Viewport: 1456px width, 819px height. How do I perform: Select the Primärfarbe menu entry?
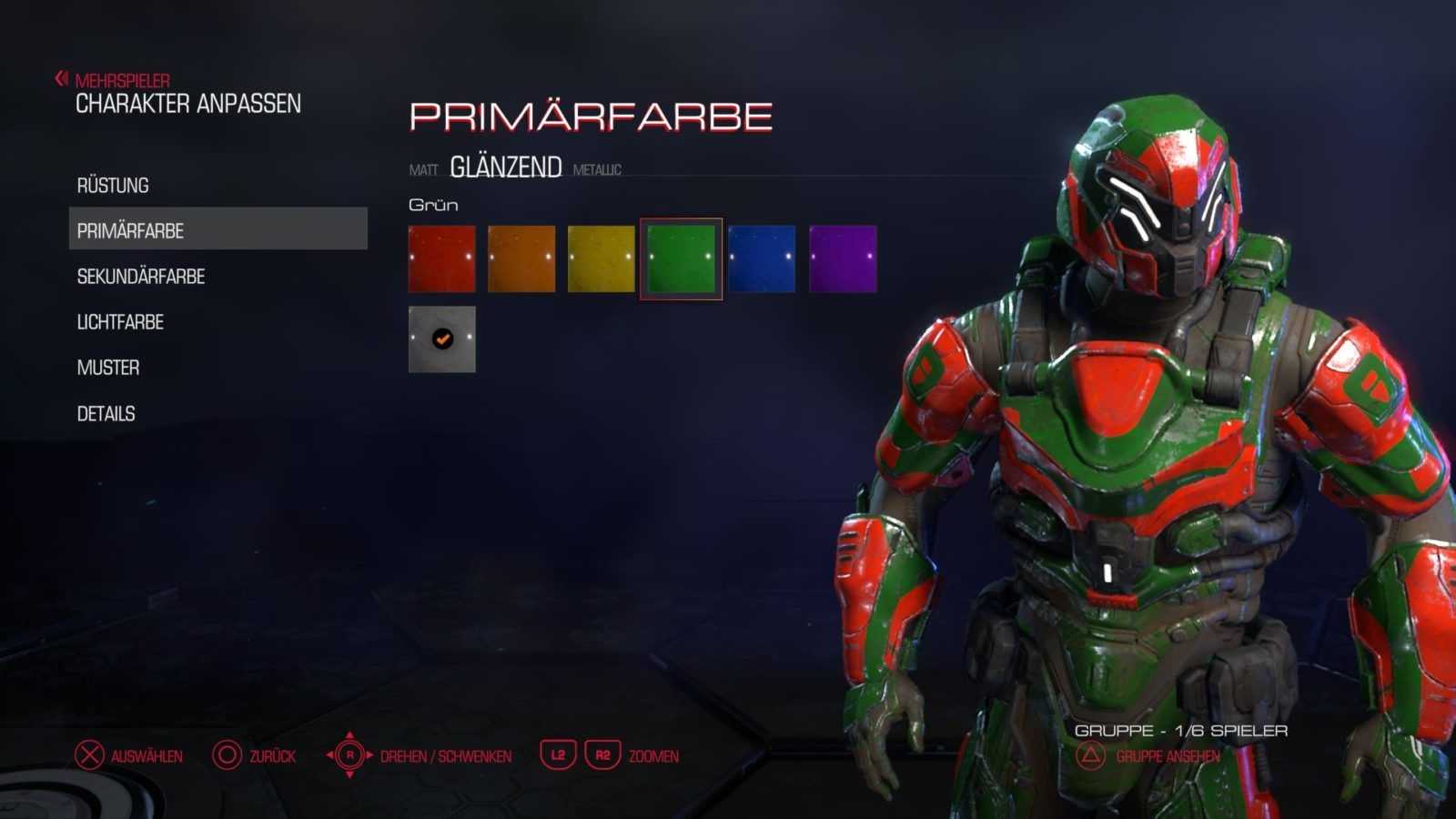[x=130, y=231]
